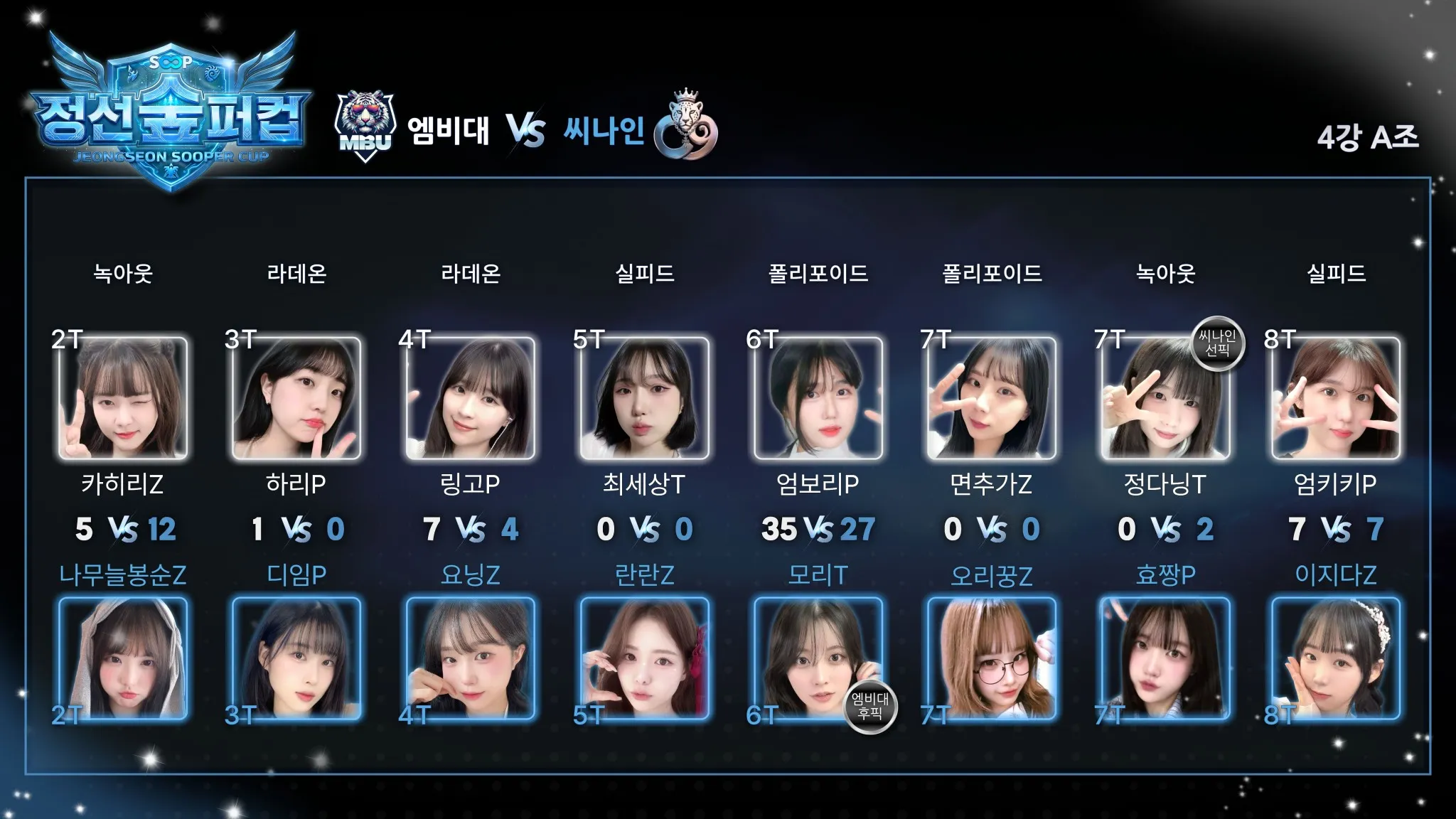Choose the 면추가Z player portrait
1456x819 pixels.
point(991,398)
